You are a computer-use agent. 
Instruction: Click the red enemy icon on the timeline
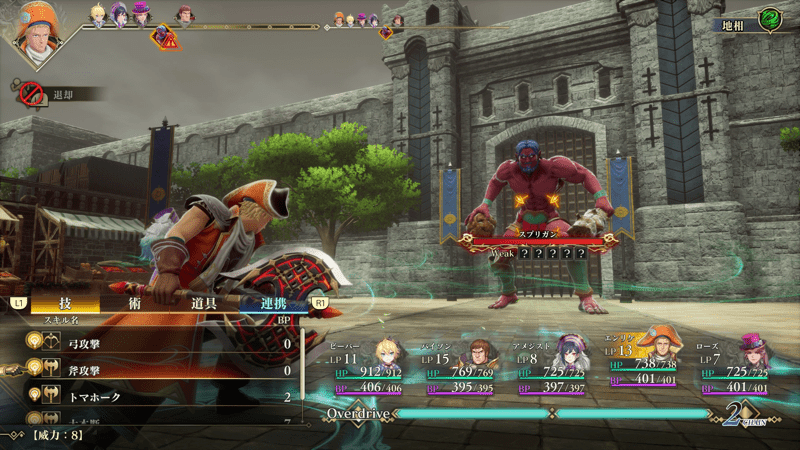163,37
